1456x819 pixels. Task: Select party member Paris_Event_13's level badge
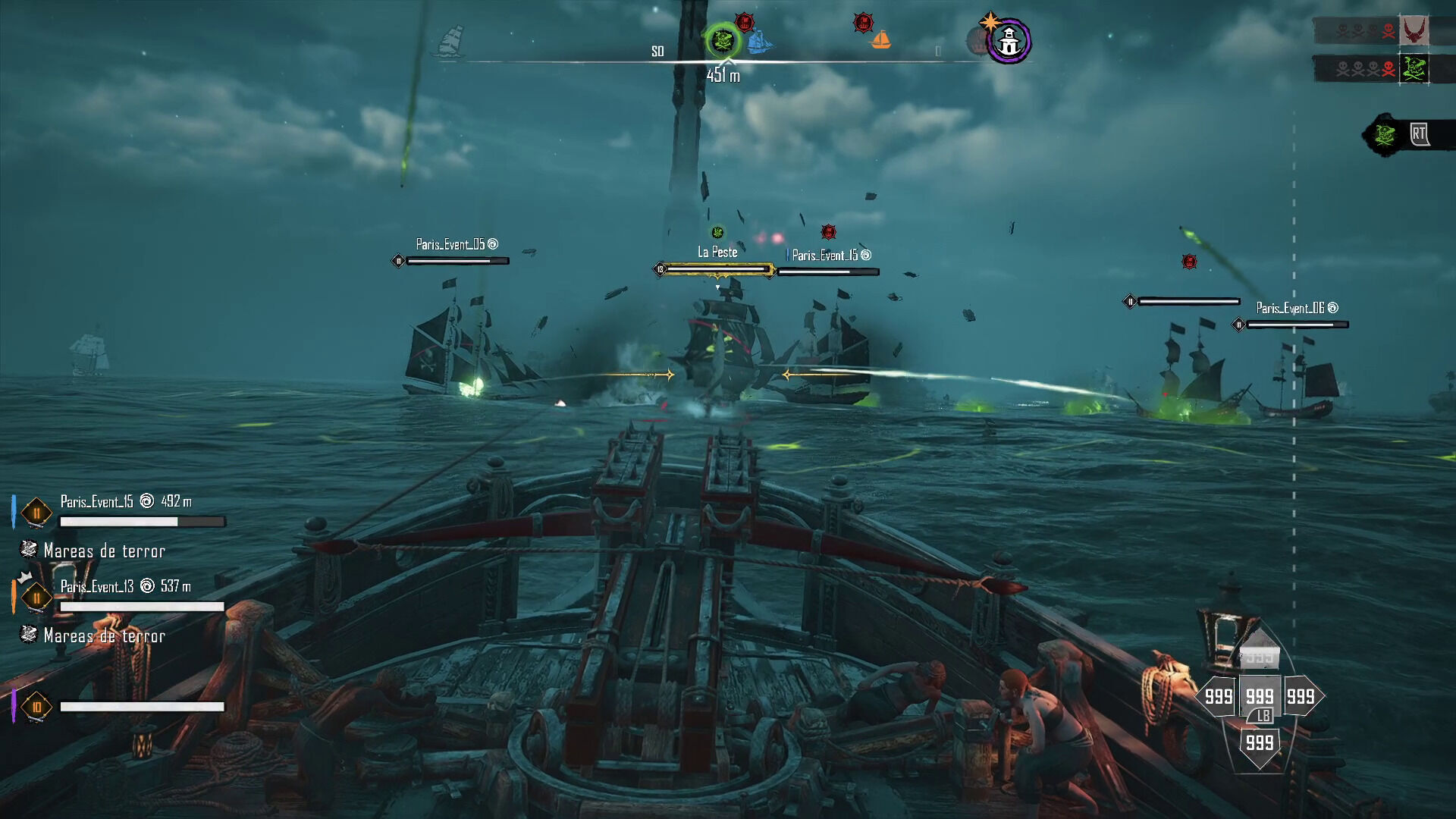click(x=36, y=598)
